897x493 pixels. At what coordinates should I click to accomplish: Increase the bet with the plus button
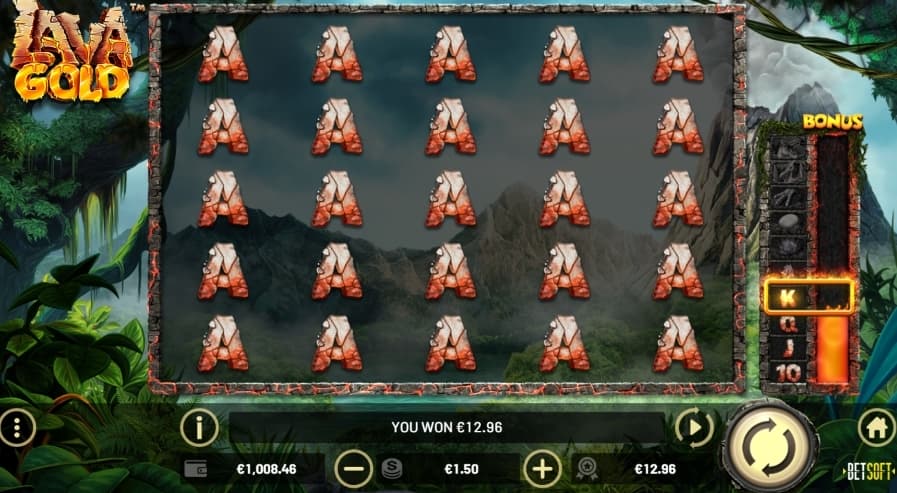coord(543,467)
